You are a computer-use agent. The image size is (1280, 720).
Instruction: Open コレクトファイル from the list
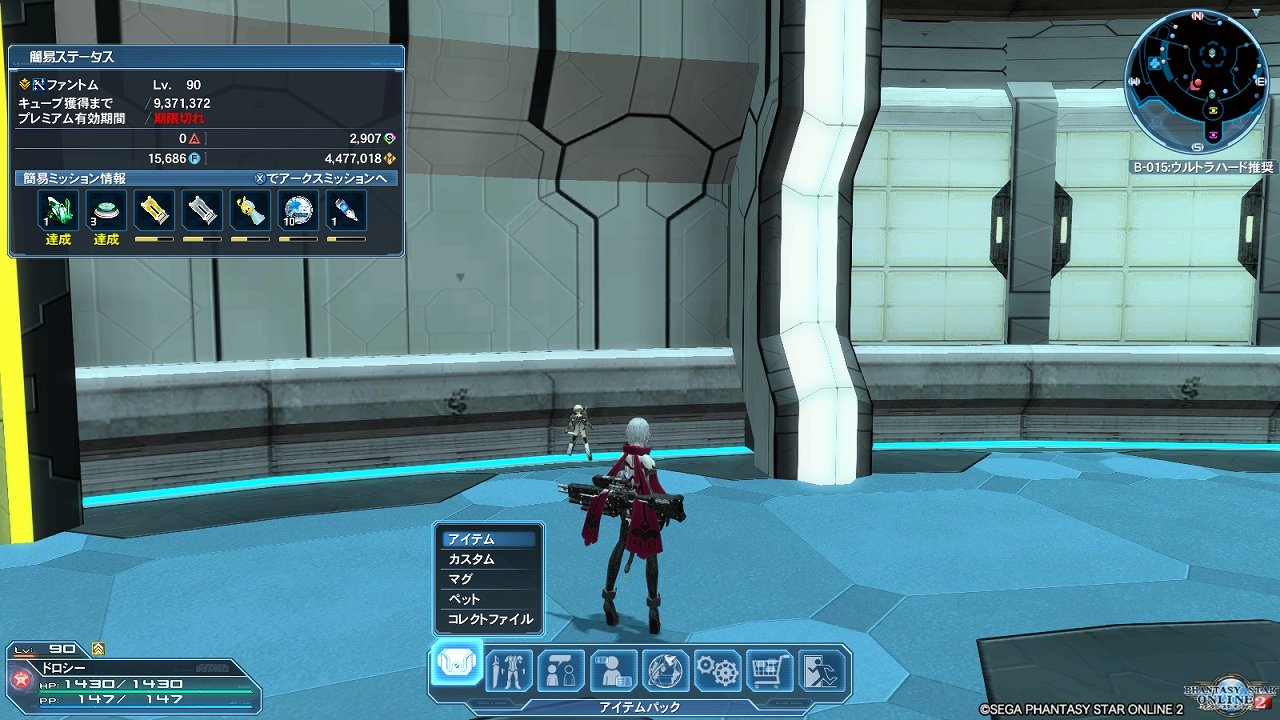point(489,619)
